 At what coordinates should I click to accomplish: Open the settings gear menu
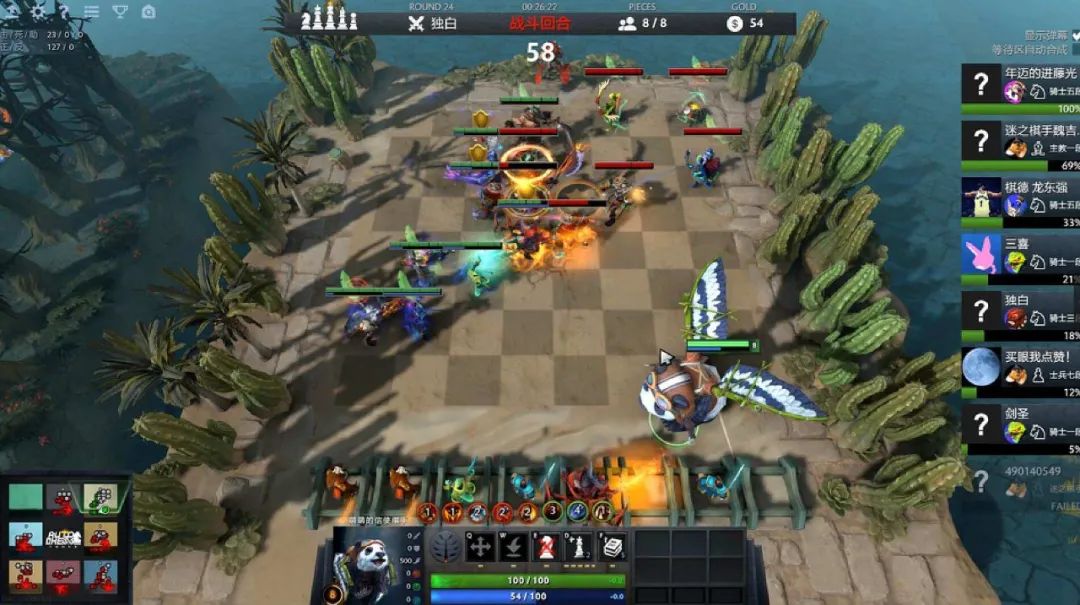(x=39, y=11)
